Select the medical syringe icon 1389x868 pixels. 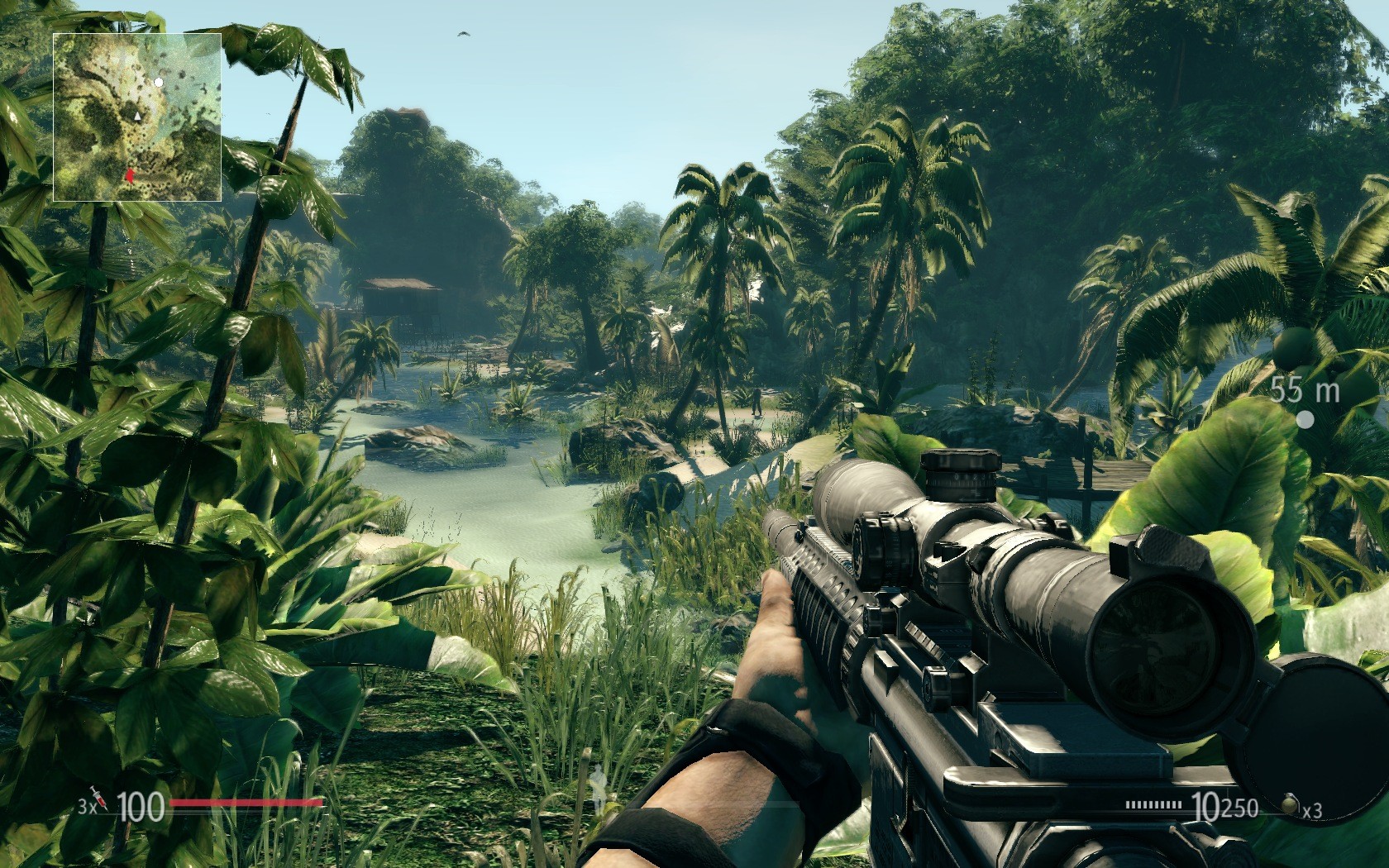point(99,798)
